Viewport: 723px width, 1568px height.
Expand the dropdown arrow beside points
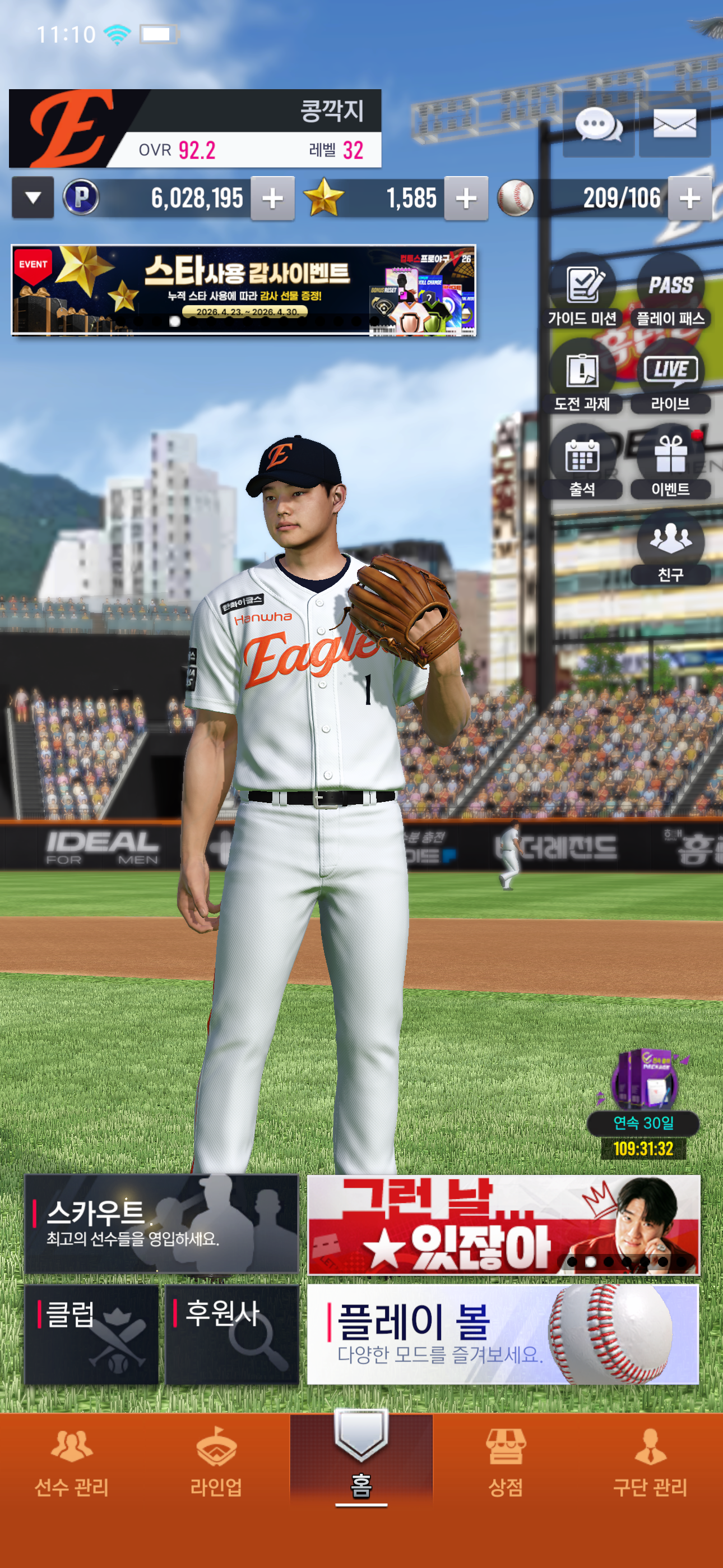tap(33, 198)
